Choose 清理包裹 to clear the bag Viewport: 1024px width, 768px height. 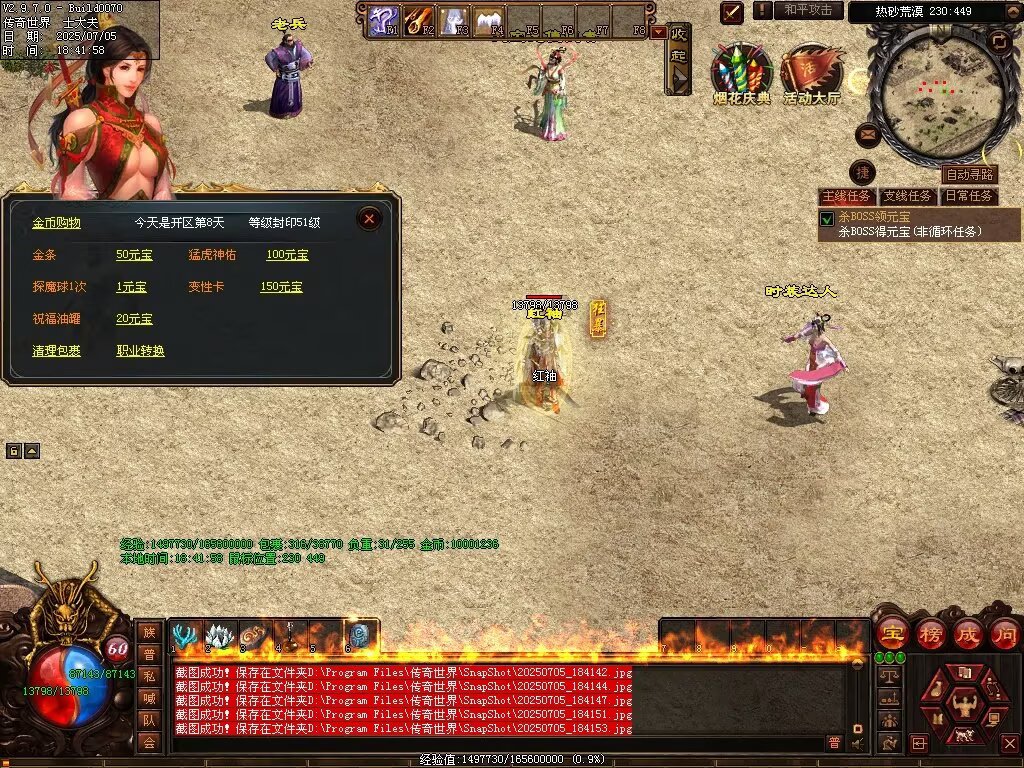(x=56, y=351)
